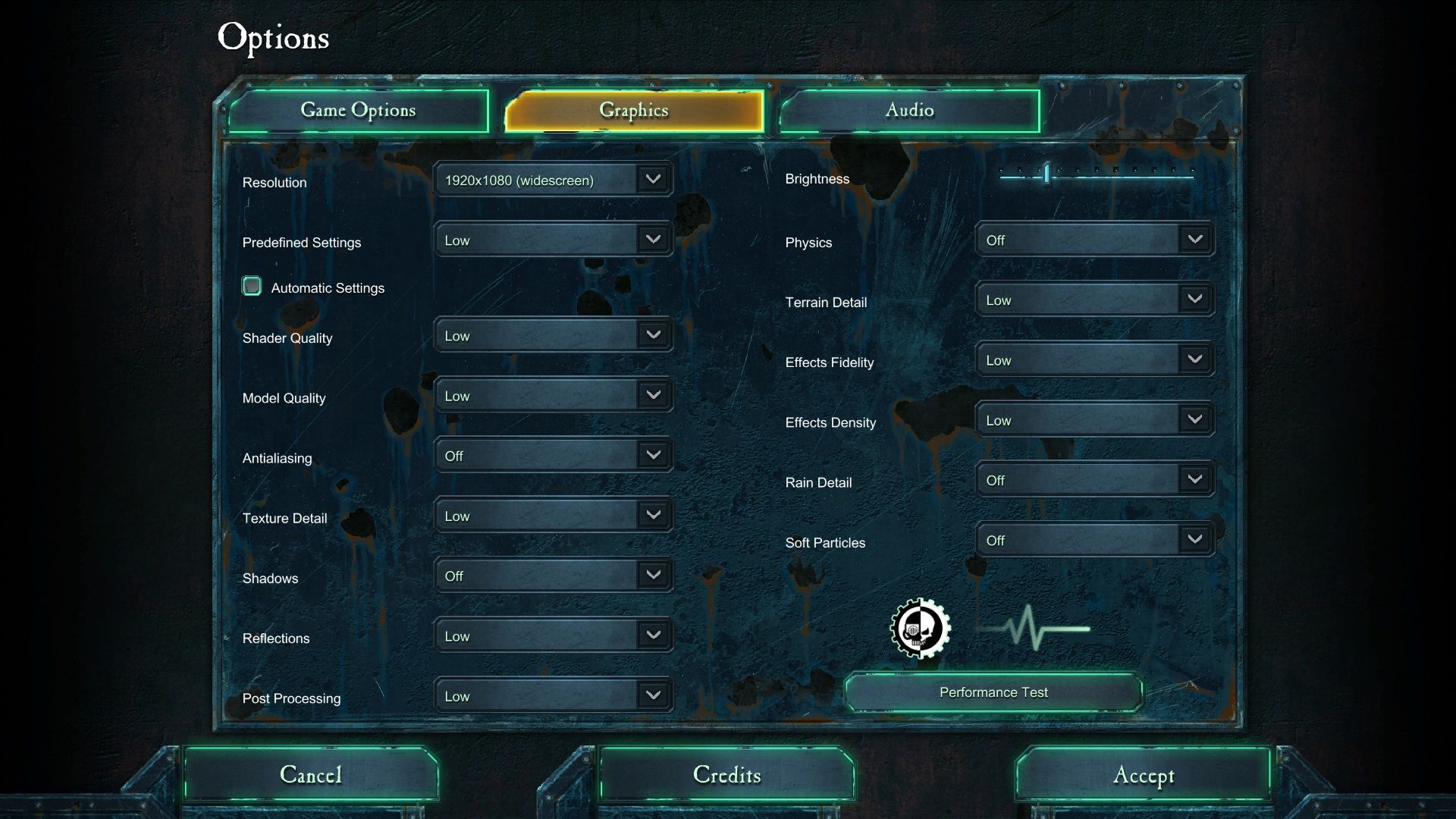Expand the Predefined Settings dropdown
This screenshot has width=1456, height=819.
click(x=553, y=240)
